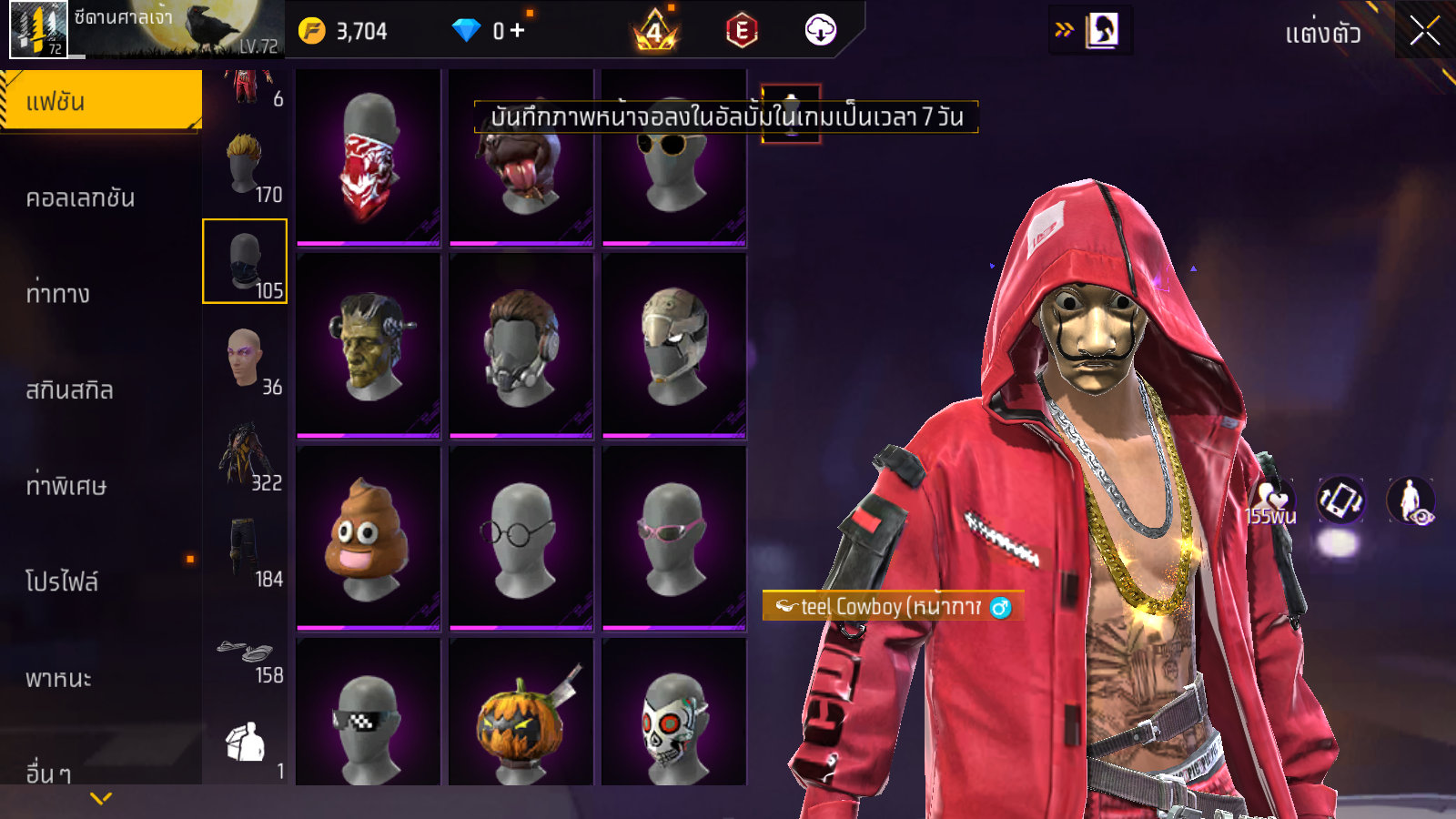Open the Vehicles tab (พาหนะ)
This screenshot has width=1456, height=819.
(x=58, y=678)
